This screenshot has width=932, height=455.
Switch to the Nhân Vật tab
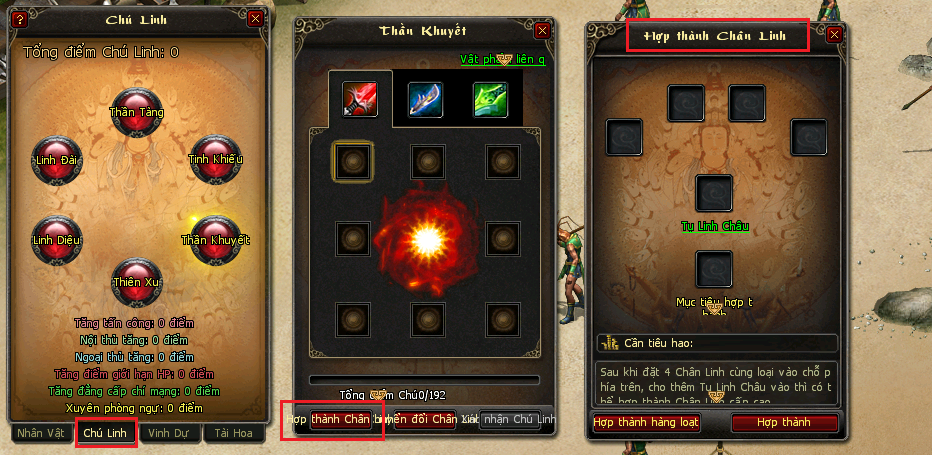tap(41, 433)
